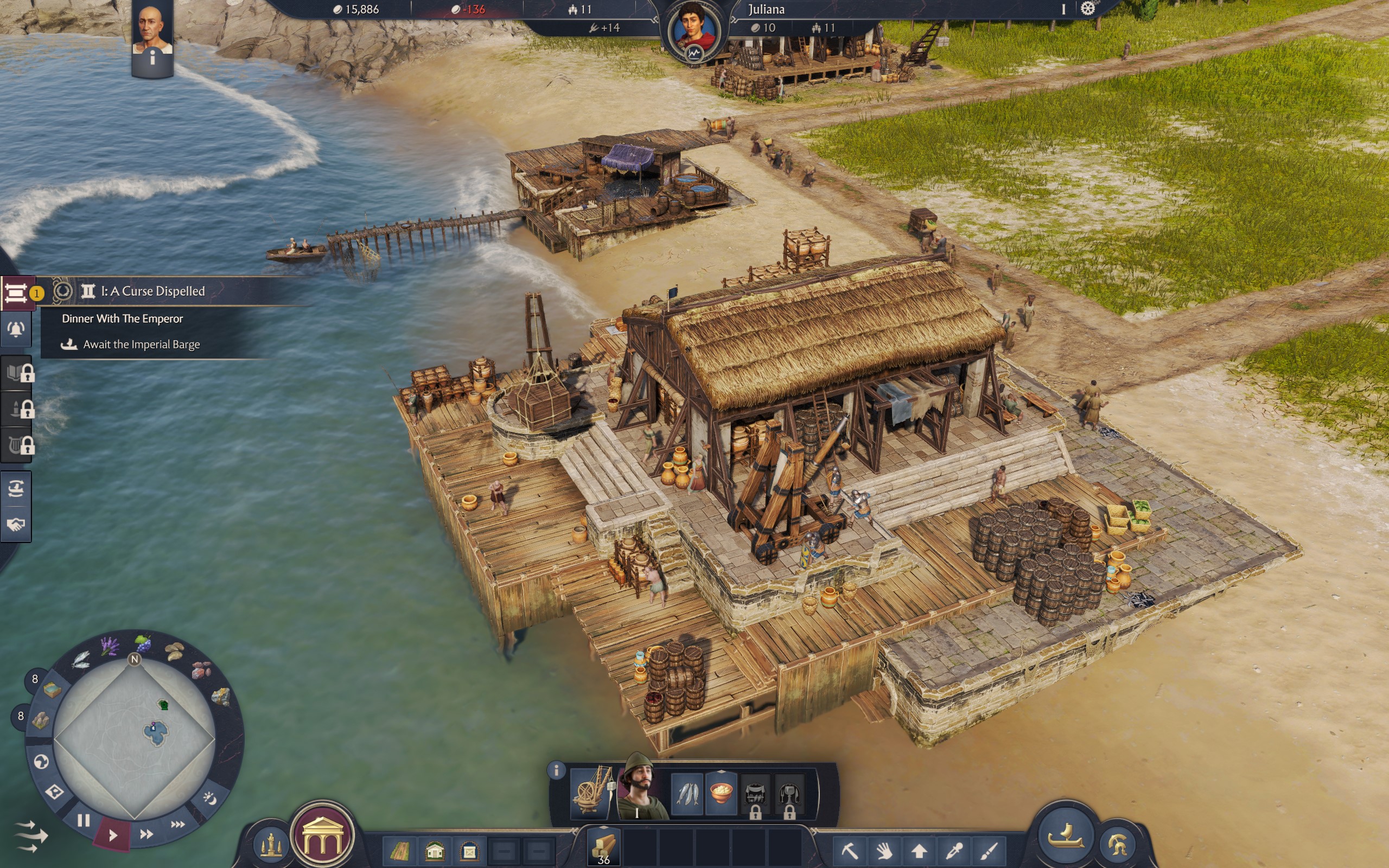Open the notifications bell tab
1389x868 pixels.
[16, 329]
